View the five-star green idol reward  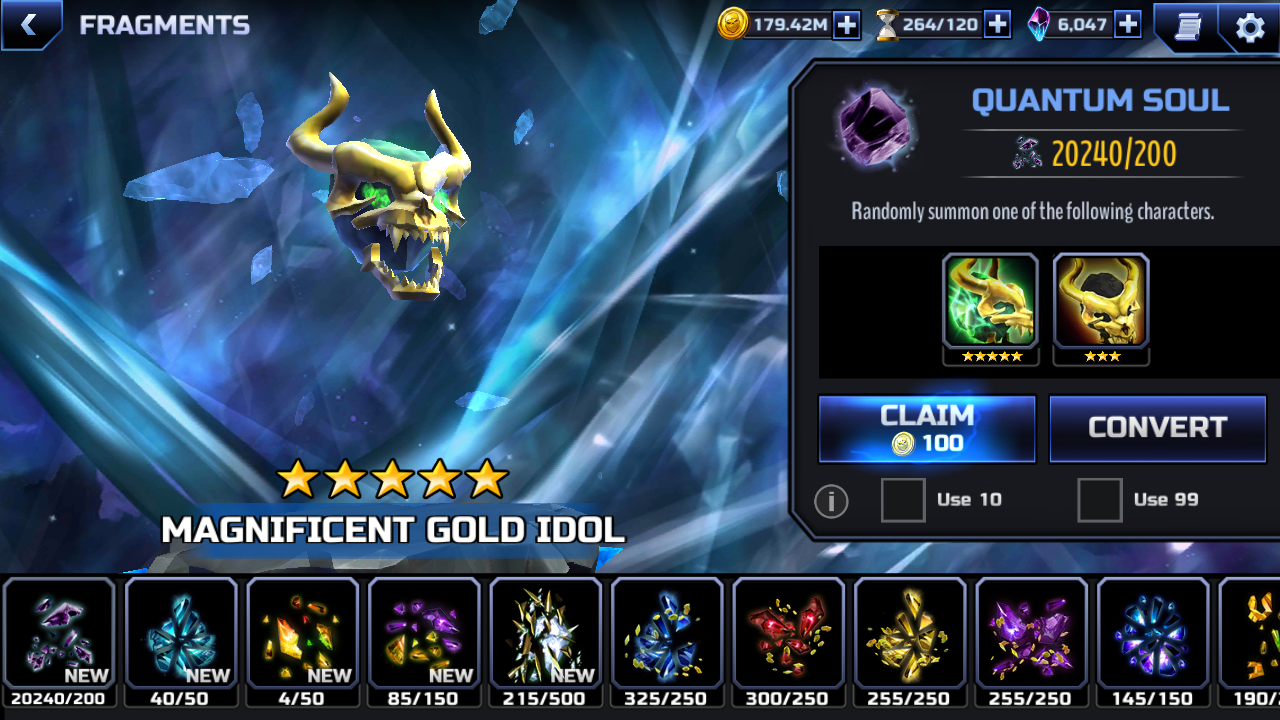[991, 301]
